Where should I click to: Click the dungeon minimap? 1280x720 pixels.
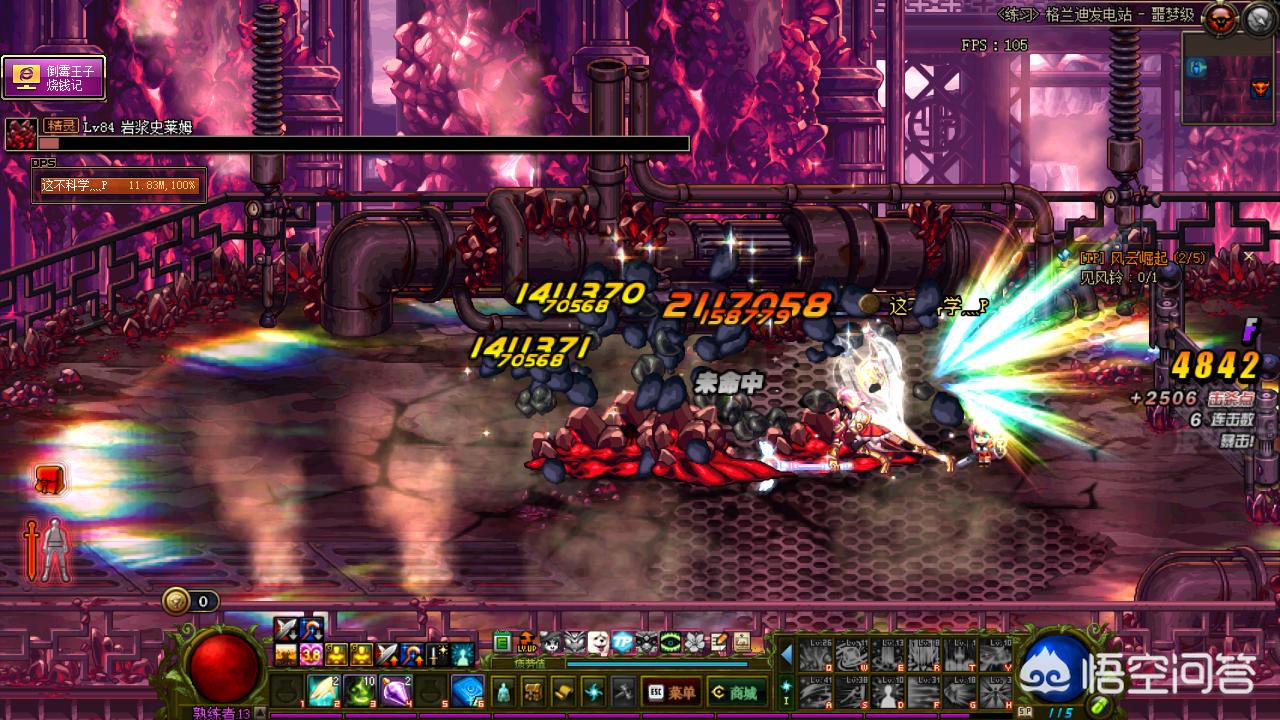tap(1229, 80)
